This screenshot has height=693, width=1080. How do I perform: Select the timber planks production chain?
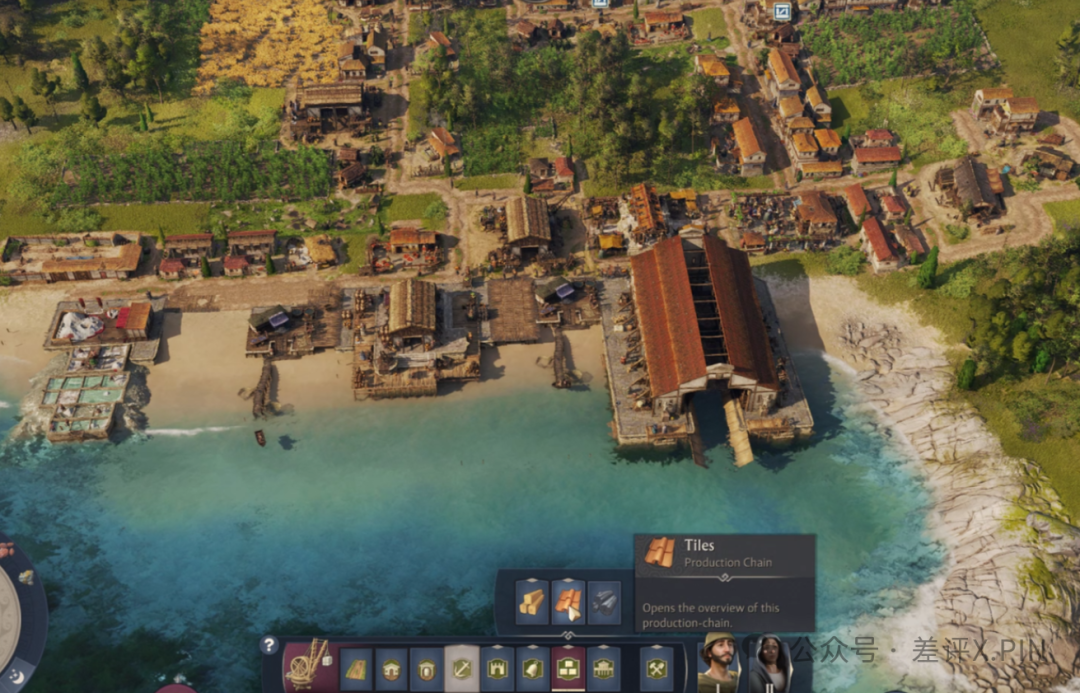pos(532,602)
